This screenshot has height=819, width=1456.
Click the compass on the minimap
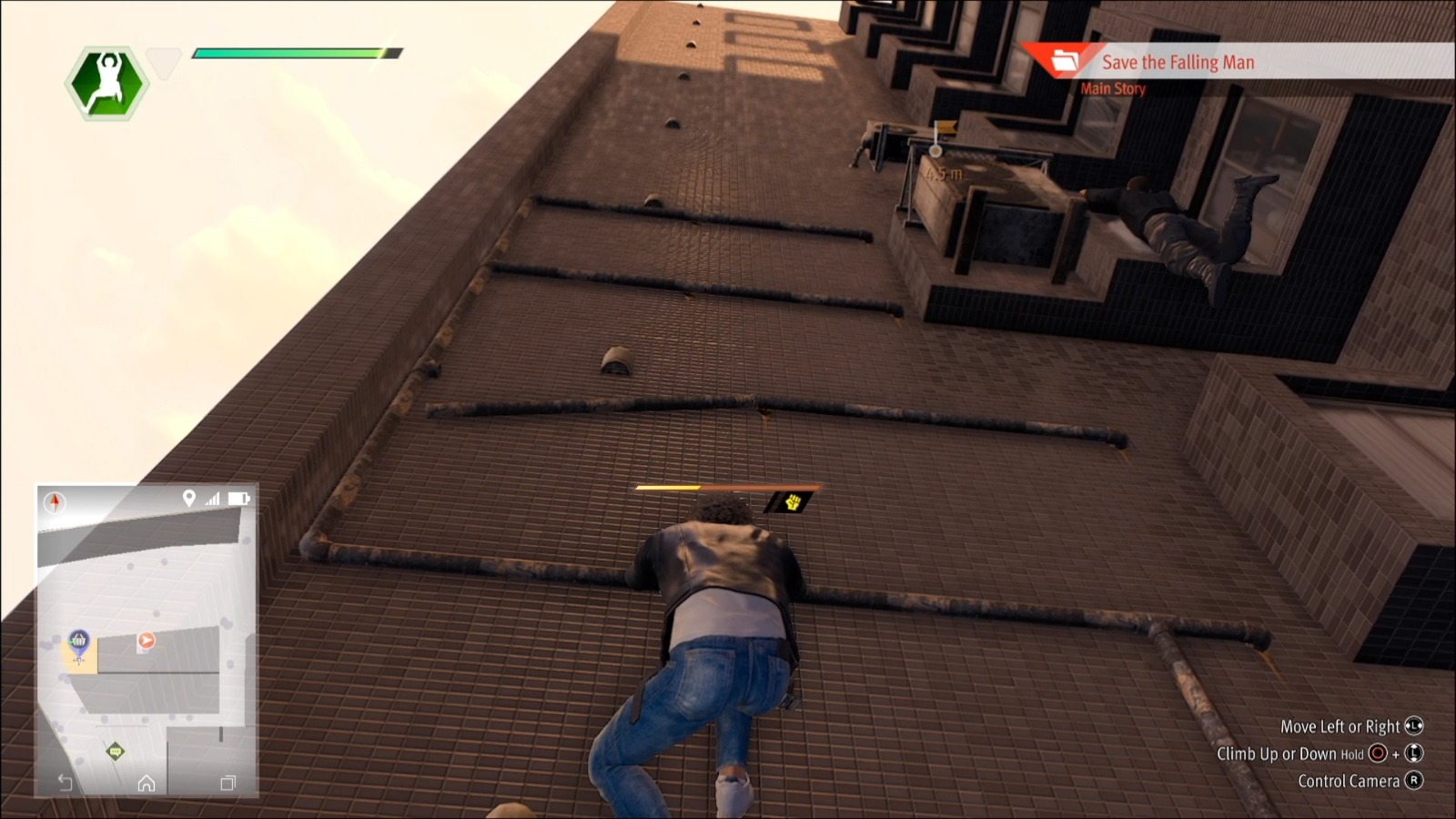click(x=56, y=500)
